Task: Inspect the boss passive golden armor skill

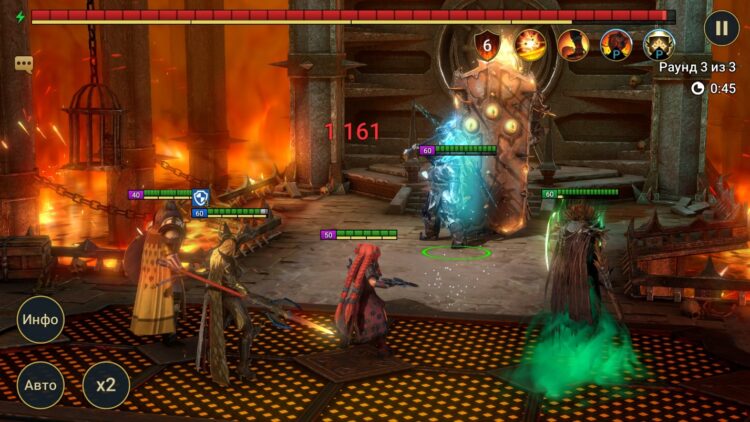Action: point(659,44)
